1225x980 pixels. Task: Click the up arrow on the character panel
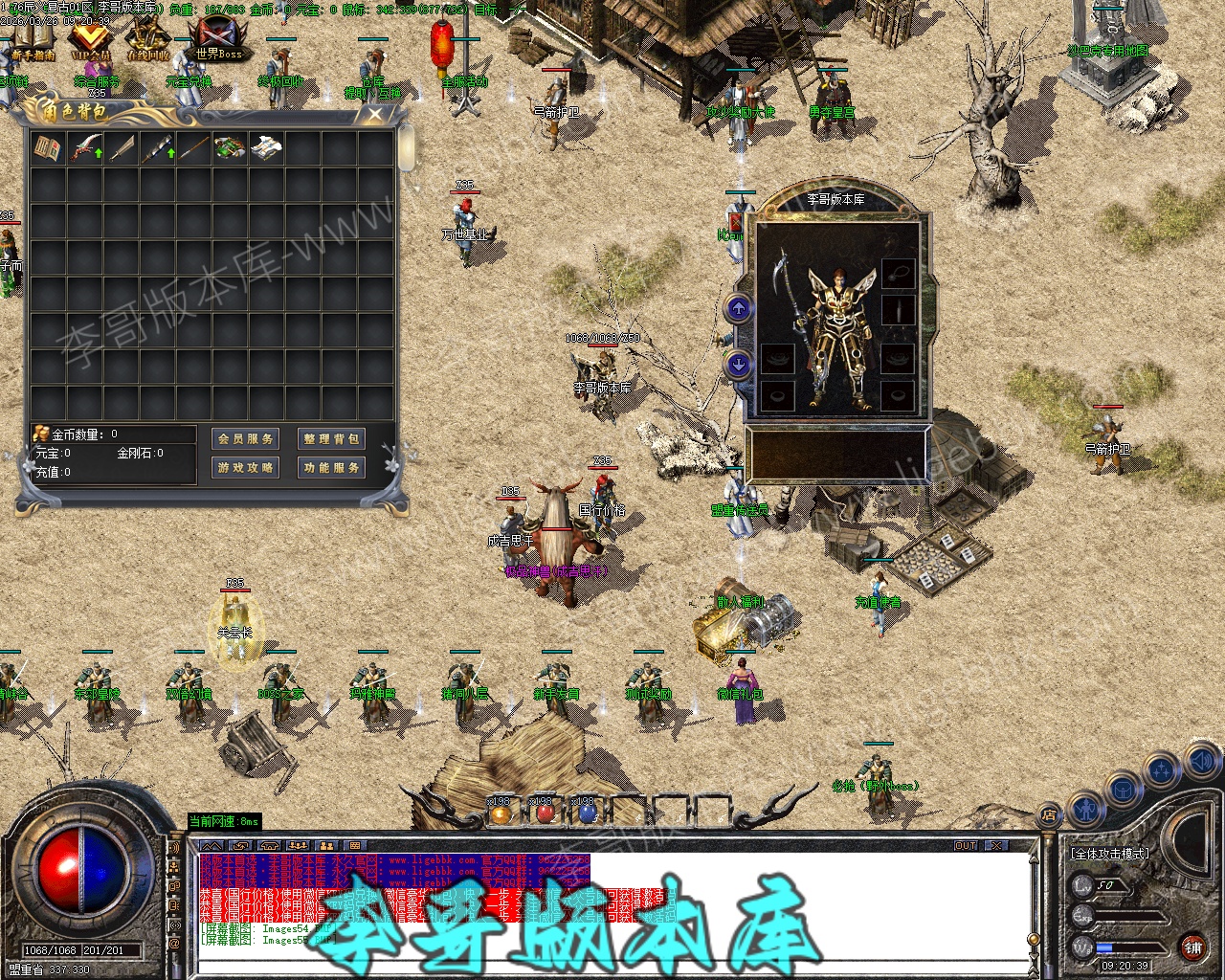(x=739, y=308)
